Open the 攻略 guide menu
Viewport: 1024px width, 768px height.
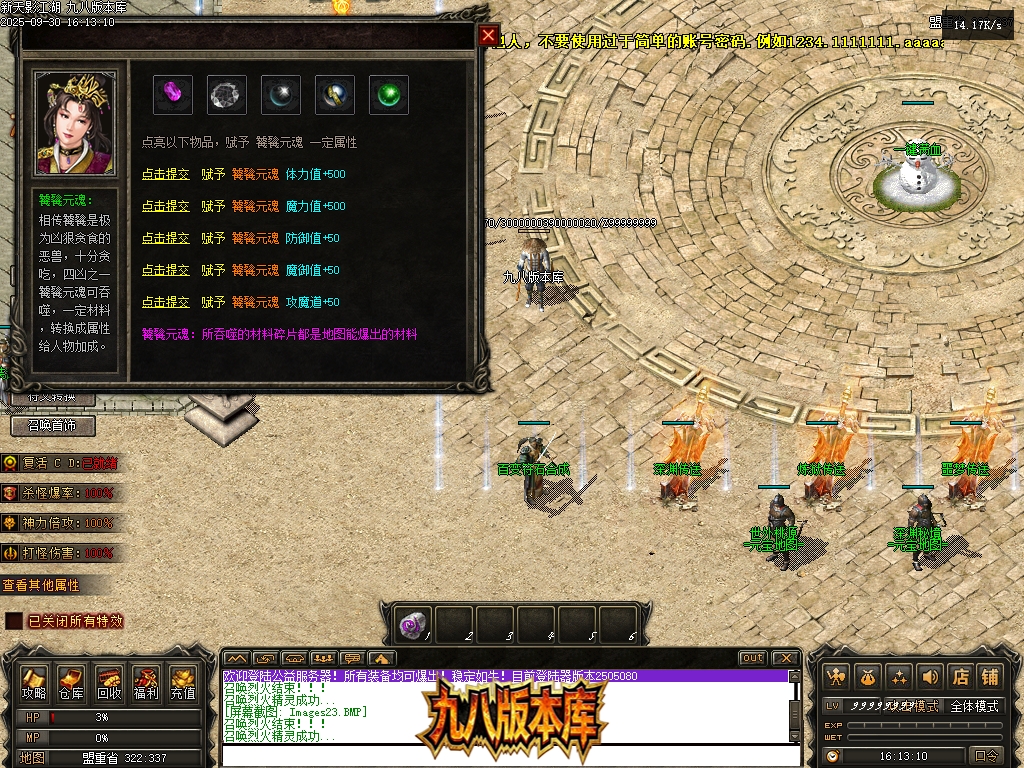pyautogui.click(x=34, y=683)
